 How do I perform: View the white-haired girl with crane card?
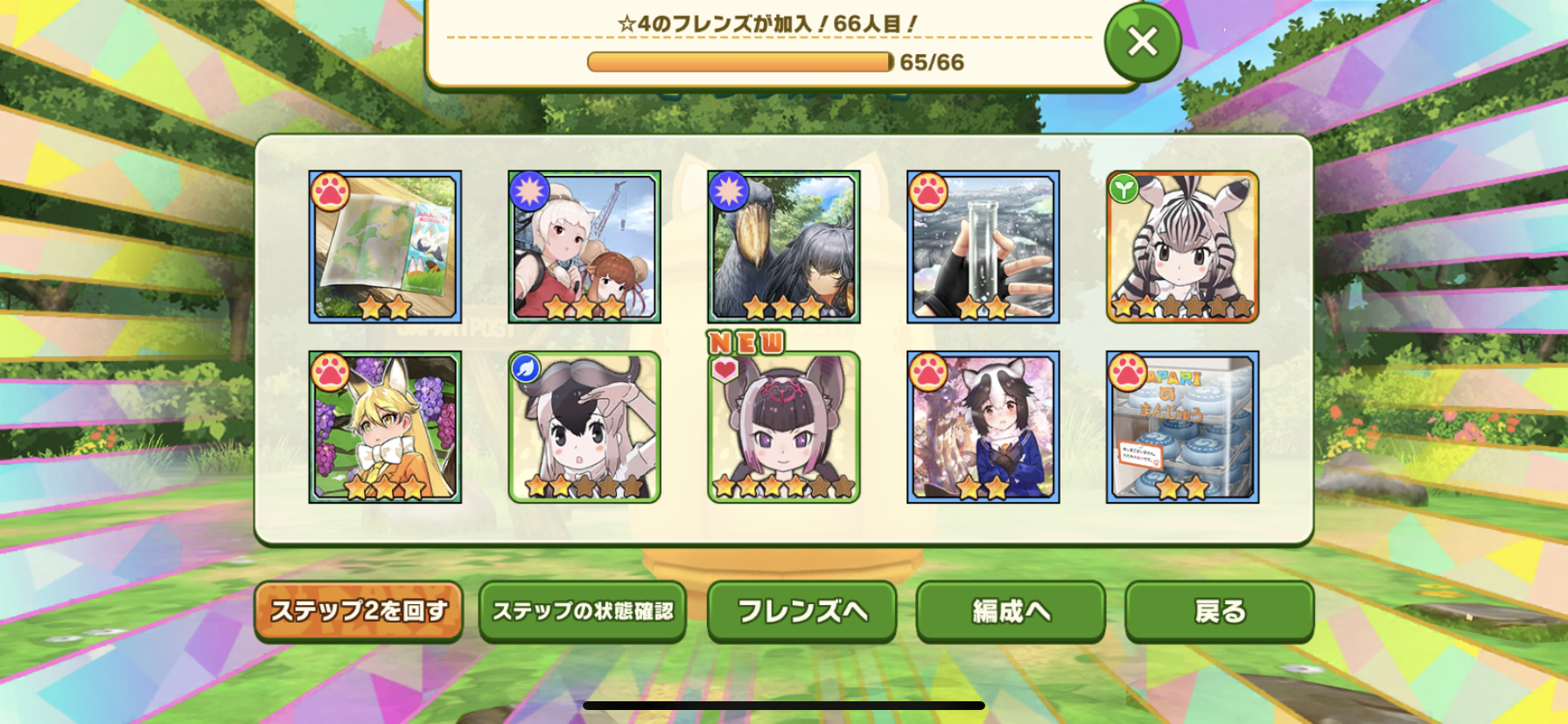tap(584, 247)
